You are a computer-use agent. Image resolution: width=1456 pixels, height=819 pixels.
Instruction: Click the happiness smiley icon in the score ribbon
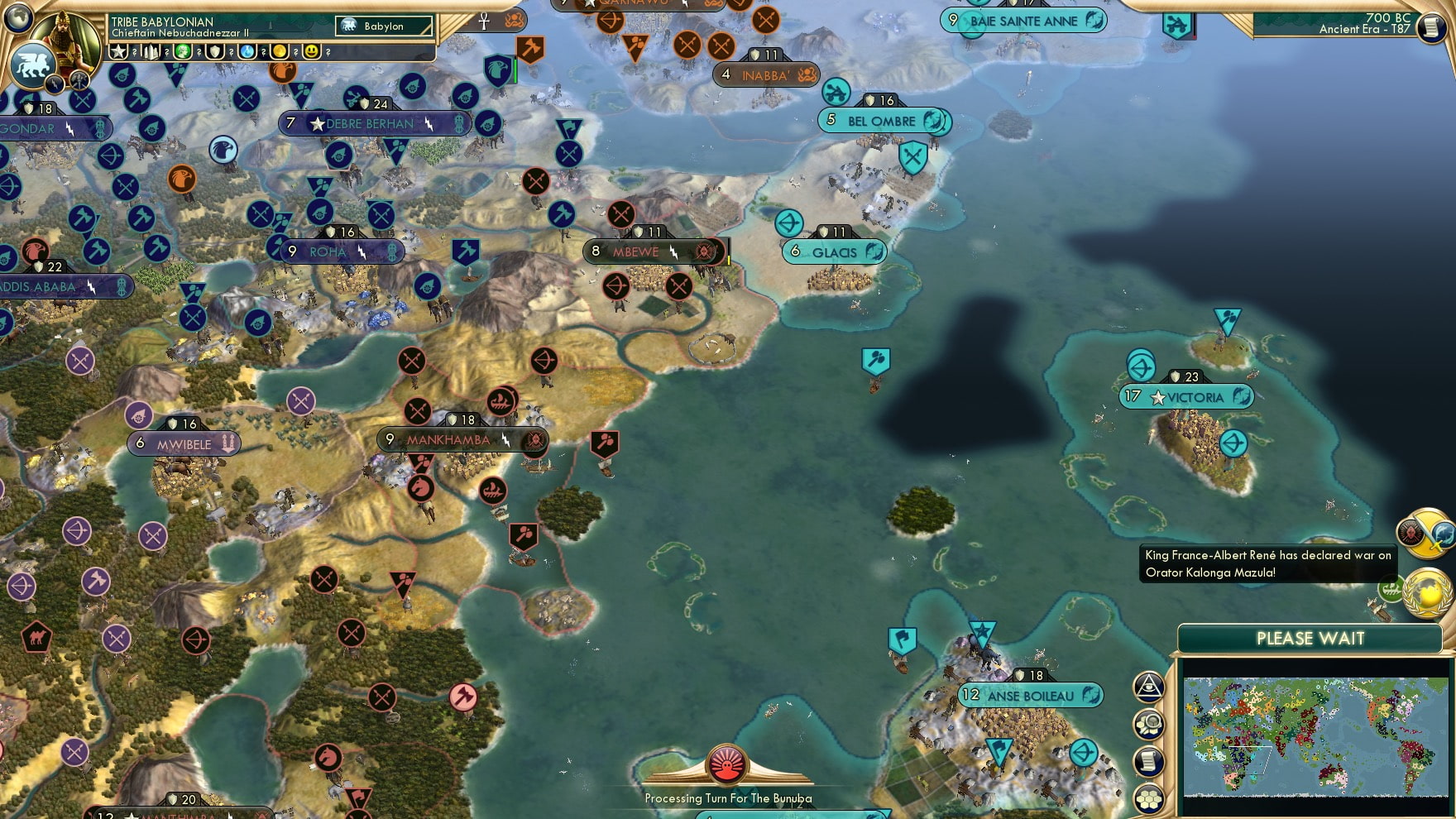point(311,51)
